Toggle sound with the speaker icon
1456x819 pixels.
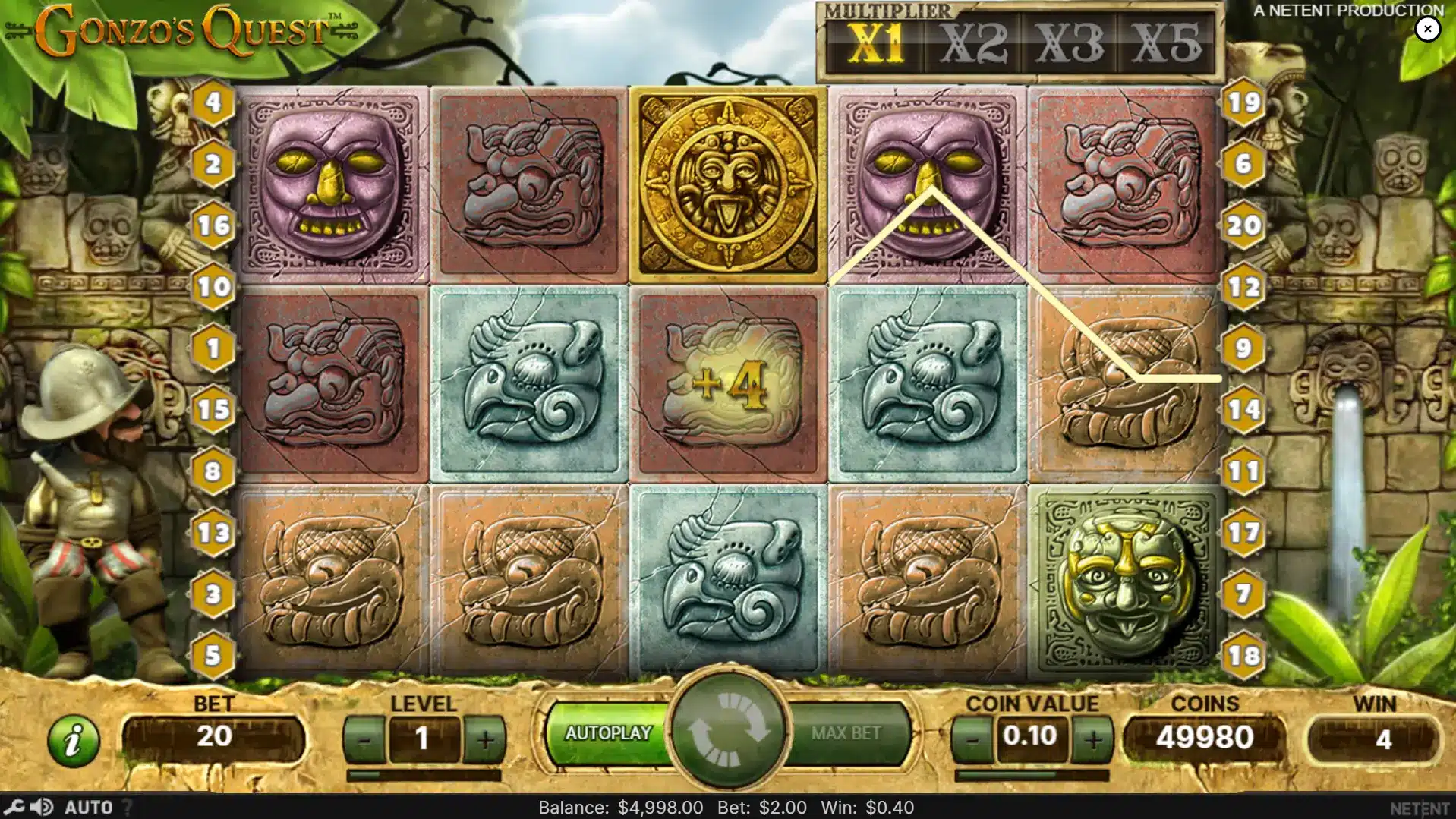pos(43,807)
